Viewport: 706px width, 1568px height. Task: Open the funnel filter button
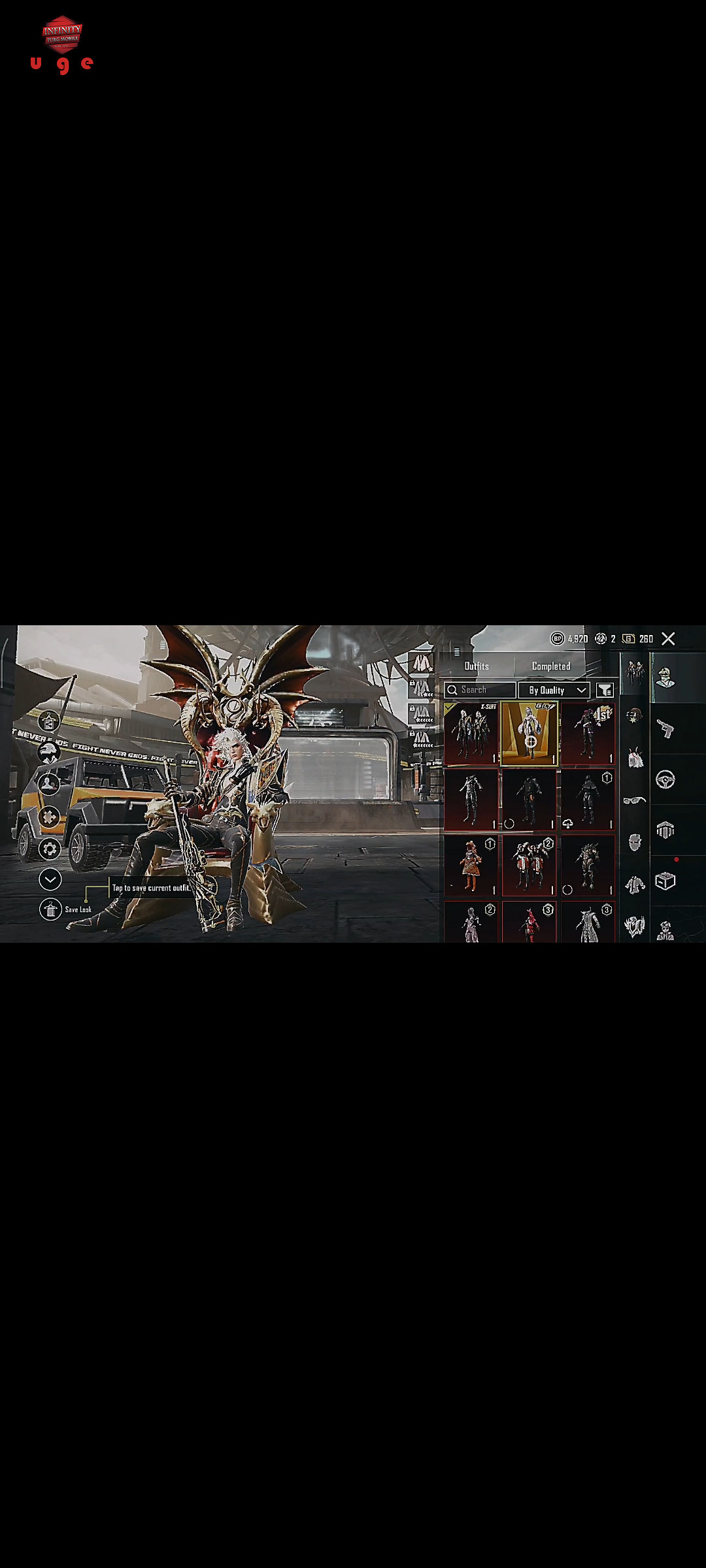605,690
